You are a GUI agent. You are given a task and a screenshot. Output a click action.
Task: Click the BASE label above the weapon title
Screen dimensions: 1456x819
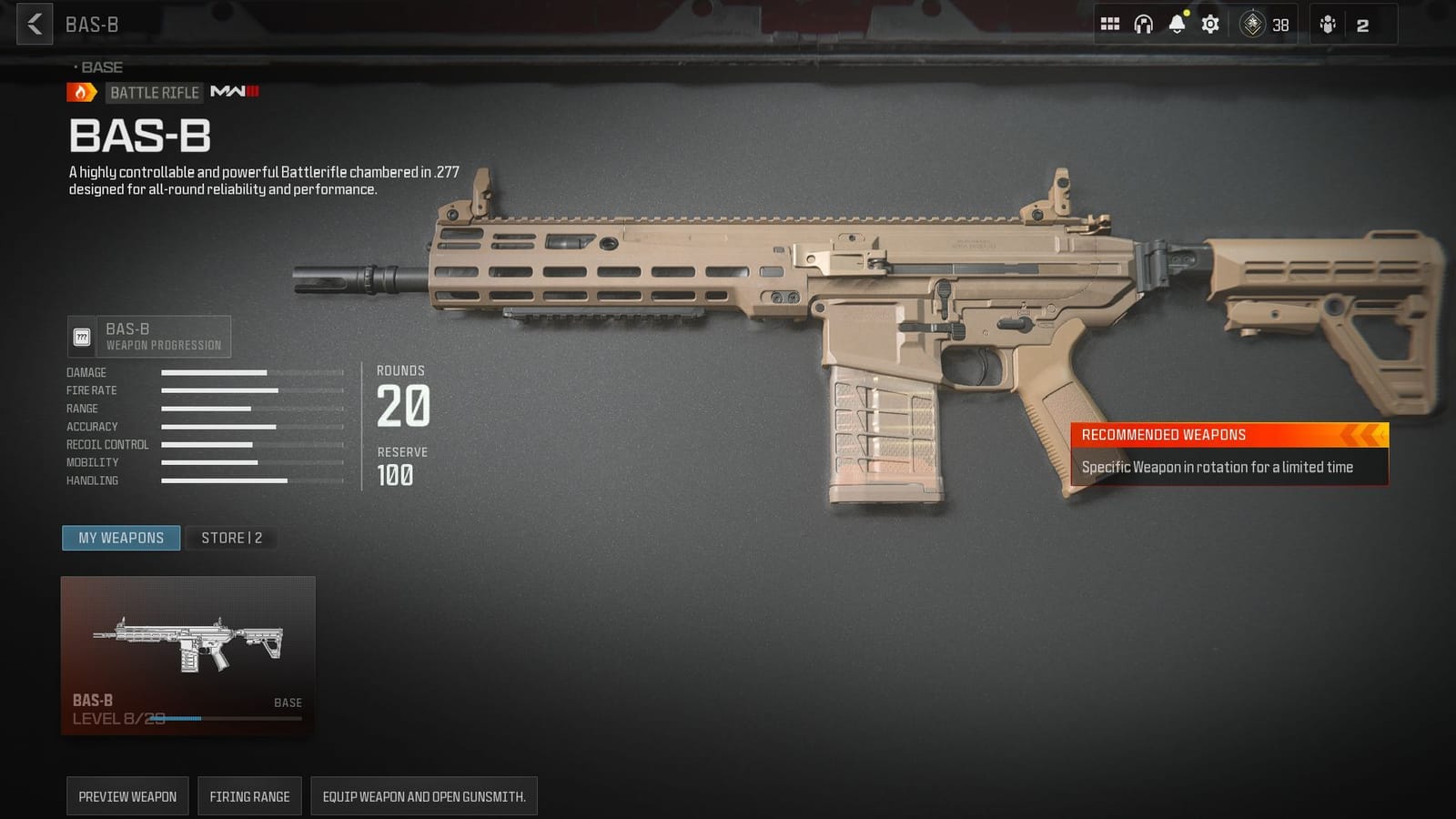point(100,66)
